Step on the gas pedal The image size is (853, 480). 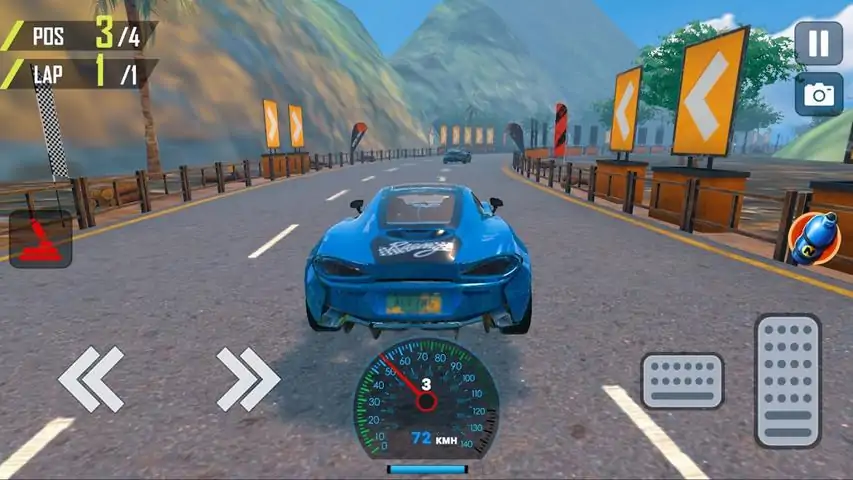(x=787, y=380)
